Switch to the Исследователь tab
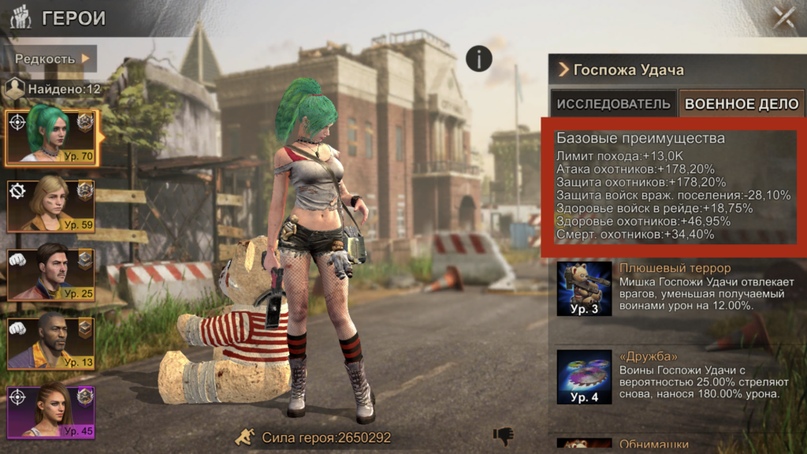The width and height of the screenshot is (807, 454). [x=613, y=104]
